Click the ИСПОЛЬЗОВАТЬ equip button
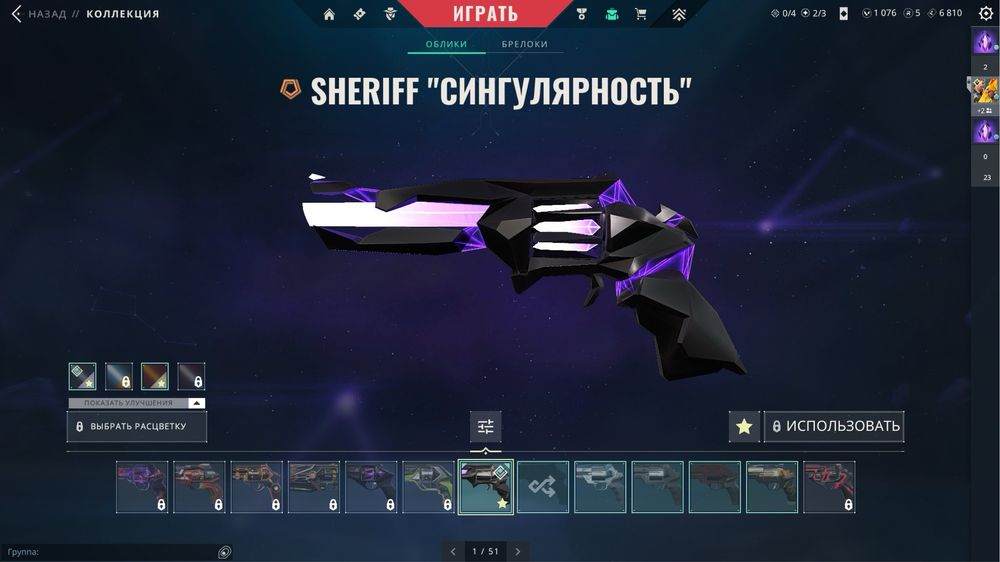Screen dimensions: 1000x562 [x=834, y=427]
